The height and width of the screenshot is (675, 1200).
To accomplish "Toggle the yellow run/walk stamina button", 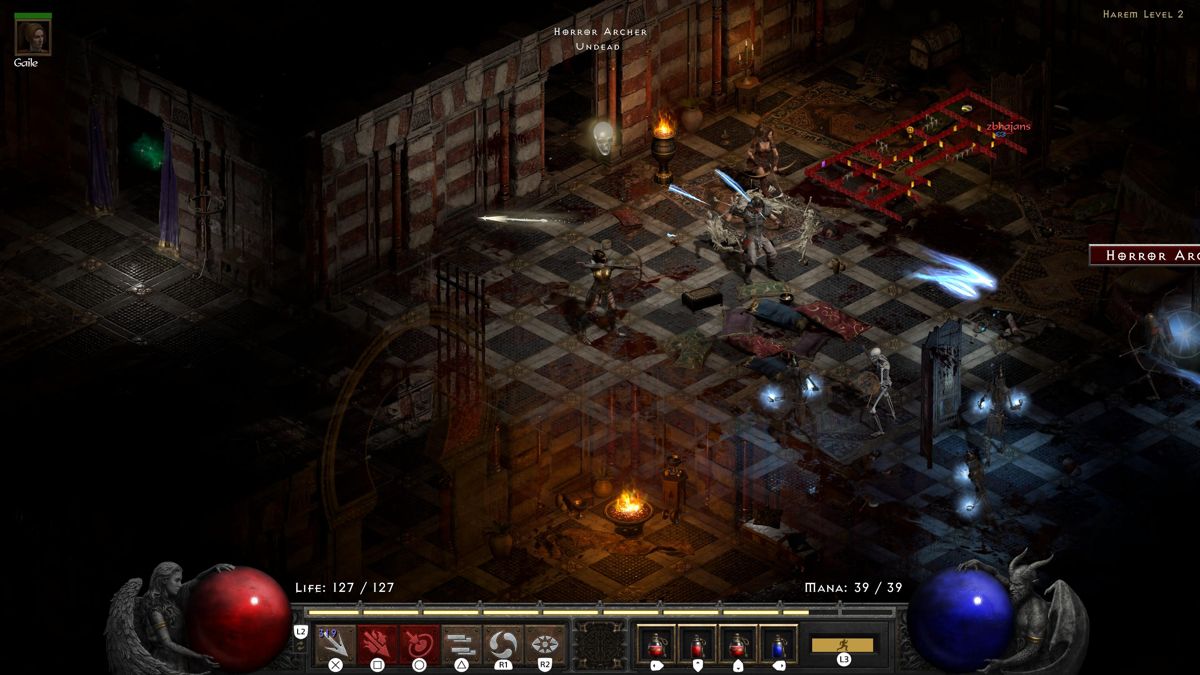I will 843,645.
